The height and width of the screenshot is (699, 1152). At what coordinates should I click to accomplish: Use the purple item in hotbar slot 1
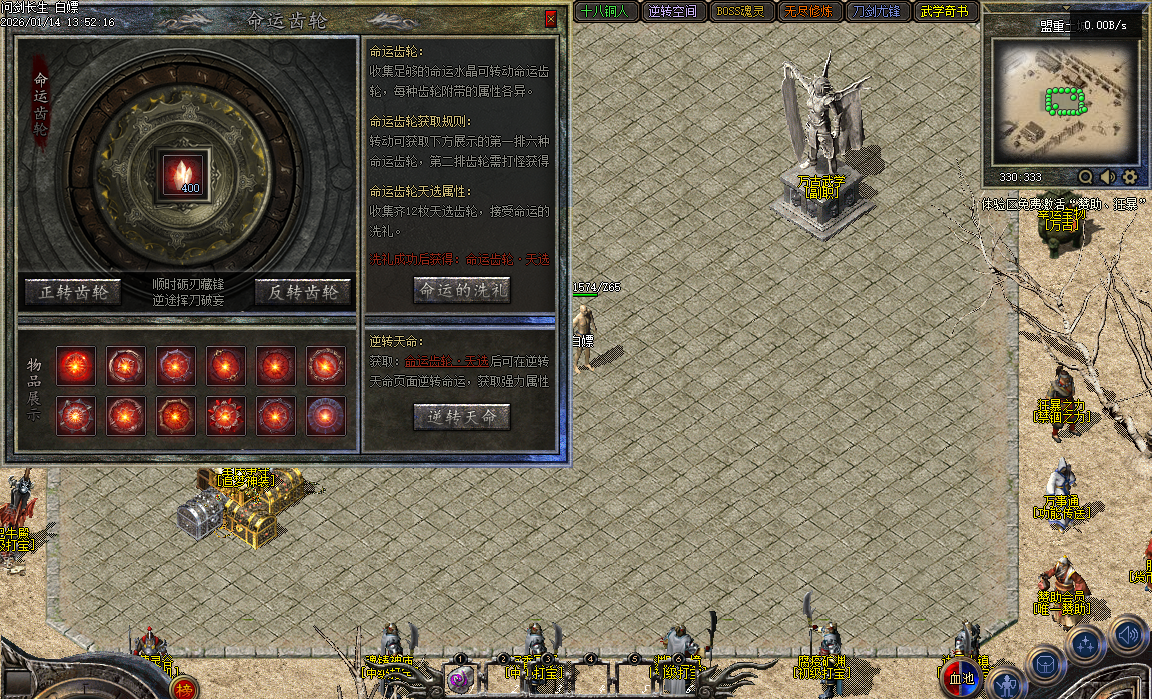point(459,679)
